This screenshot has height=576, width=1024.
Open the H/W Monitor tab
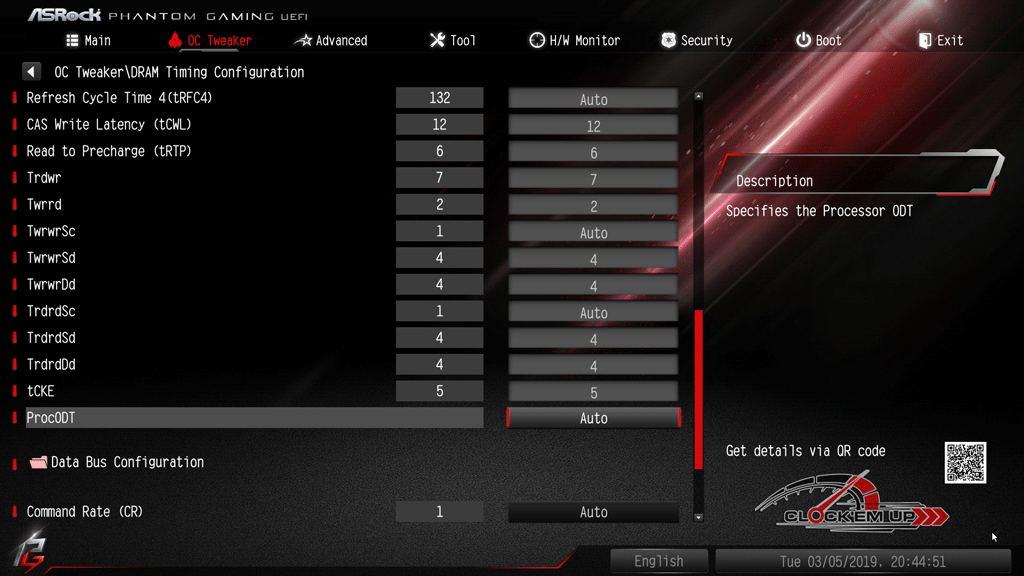(x=575, y=40)
